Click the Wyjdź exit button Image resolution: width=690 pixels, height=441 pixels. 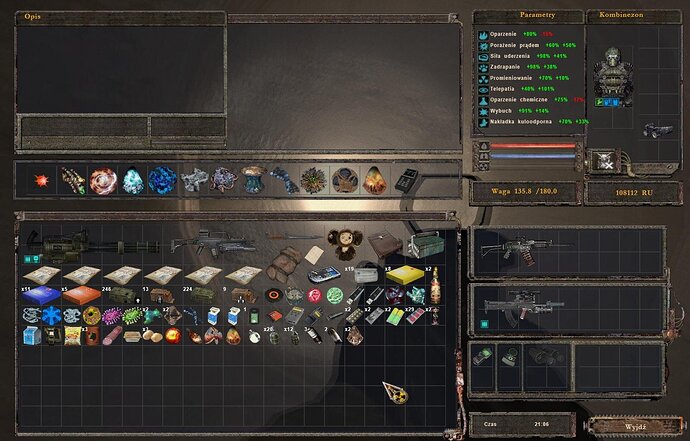click(634, 425)
